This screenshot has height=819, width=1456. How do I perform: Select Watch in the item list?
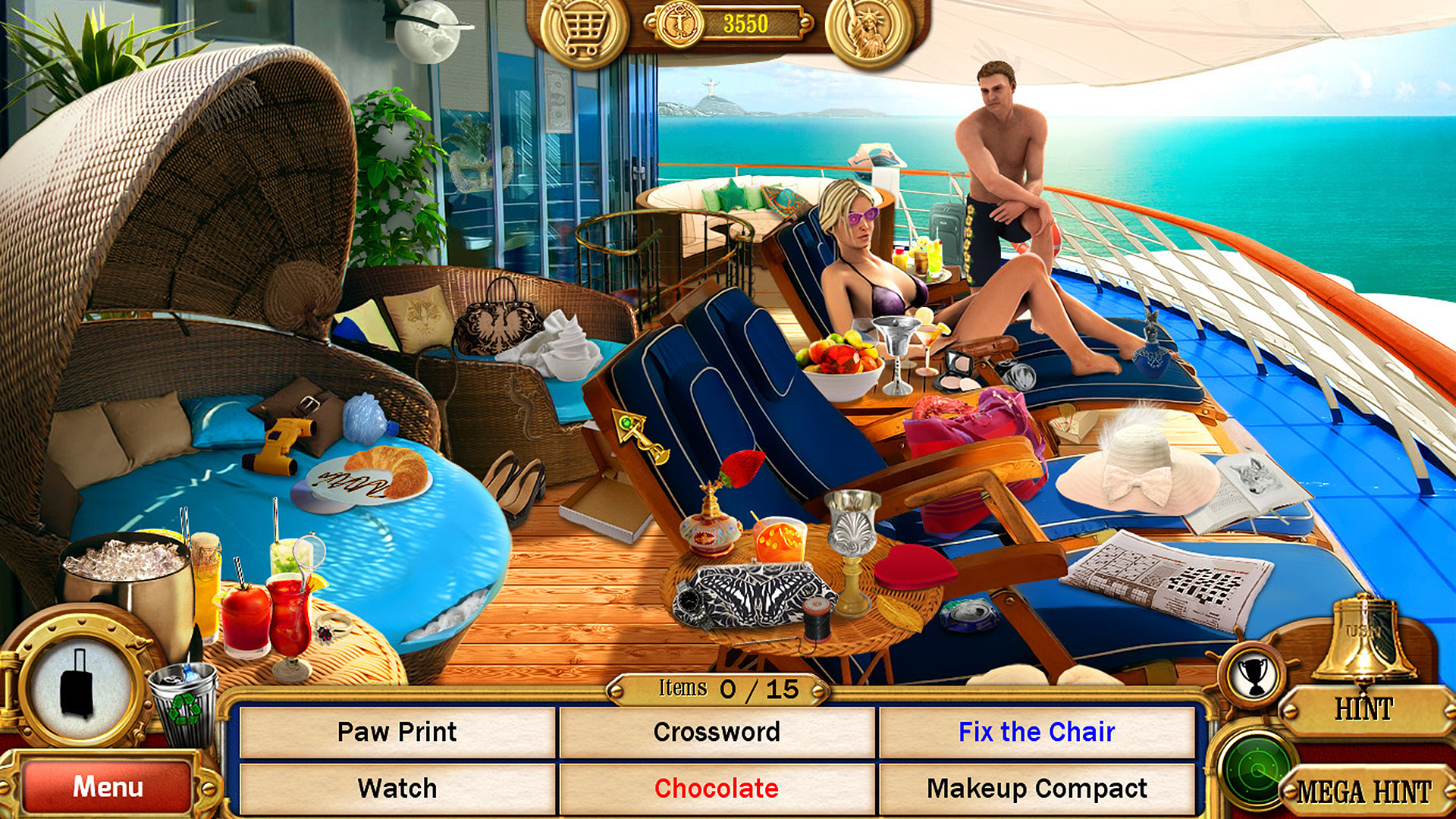(397, 788)
